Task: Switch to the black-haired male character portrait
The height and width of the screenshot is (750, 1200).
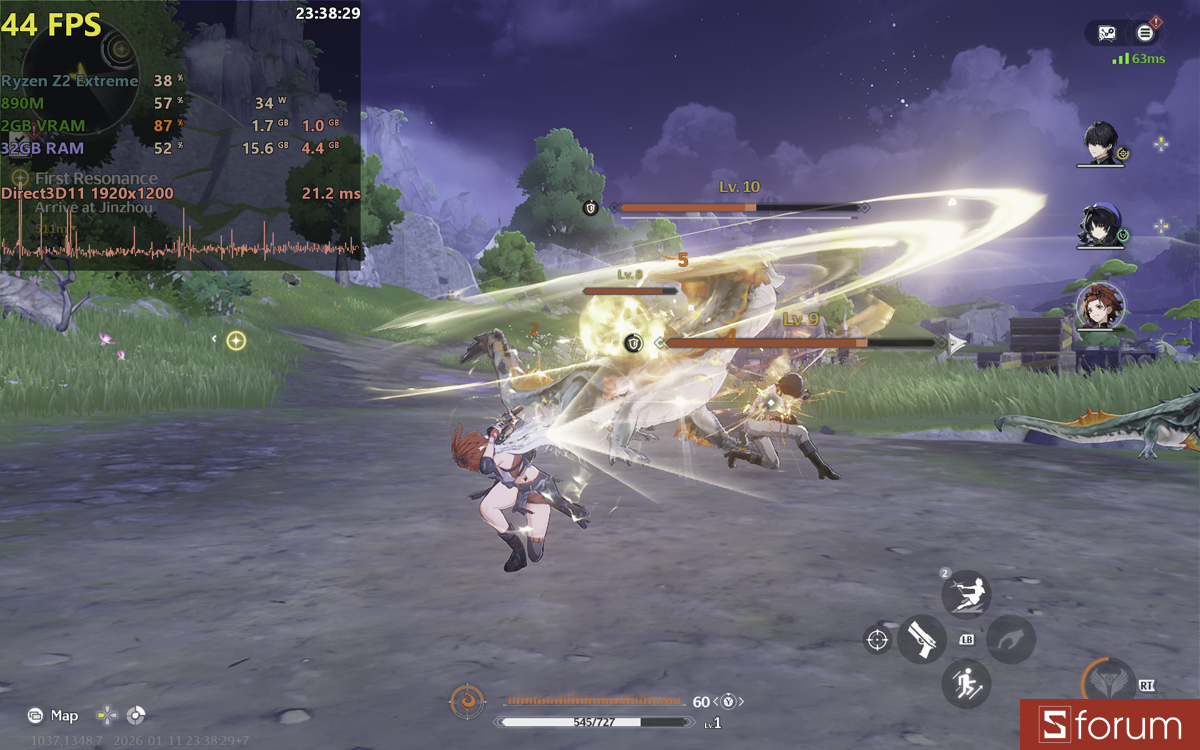Action: coord(1103,146)
